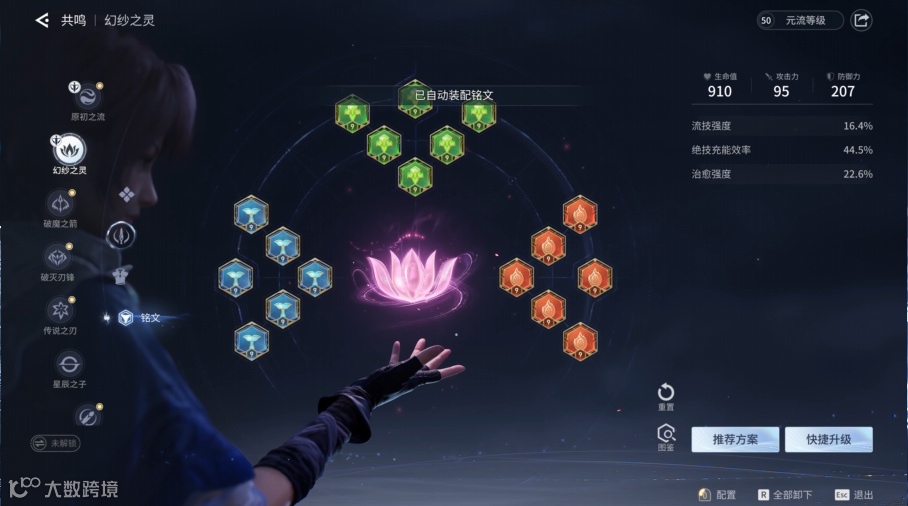Select the four-diamond node icon
908x506 pixels.
click(x=127, y=194)
